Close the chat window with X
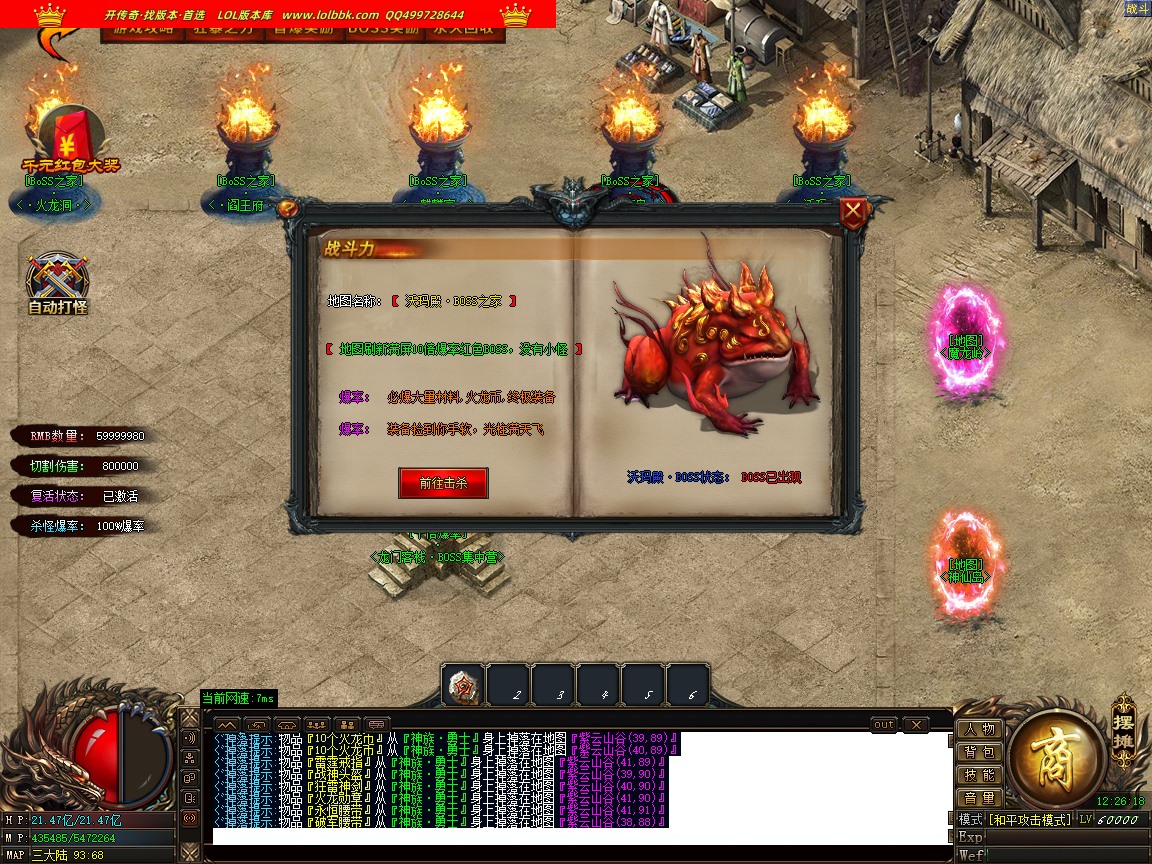This screenshot has height=864, width=1152. pos(915,724)
